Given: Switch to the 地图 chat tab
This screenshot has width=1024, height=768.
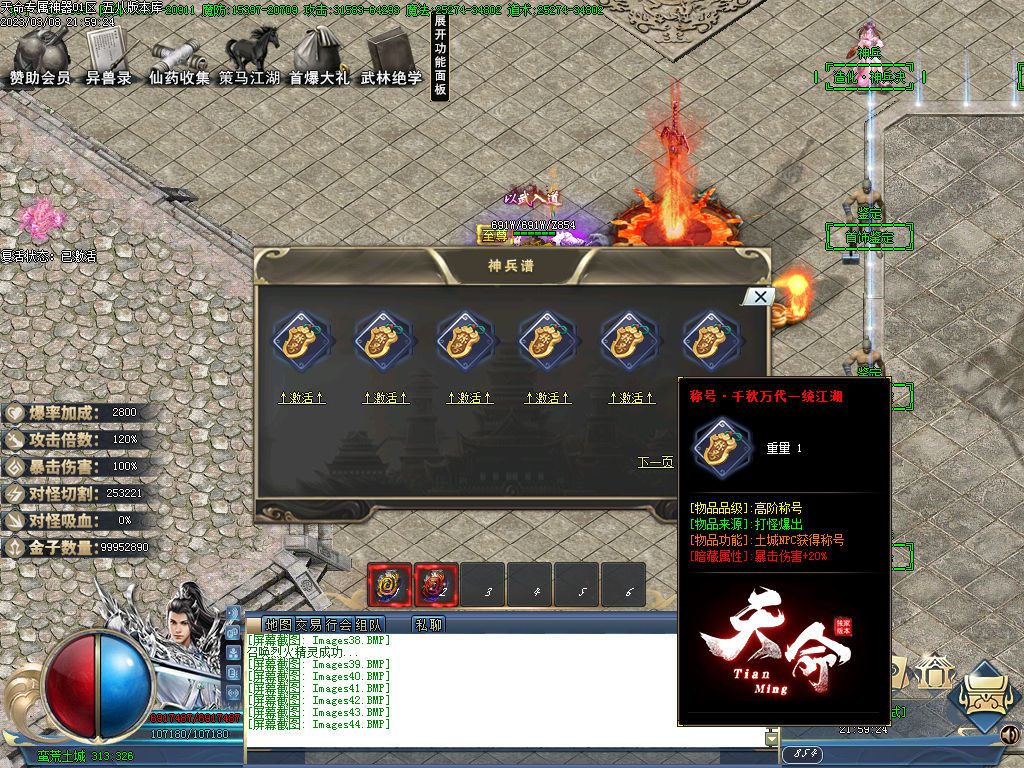Looking at the screenshot, I should click(279, 624).
